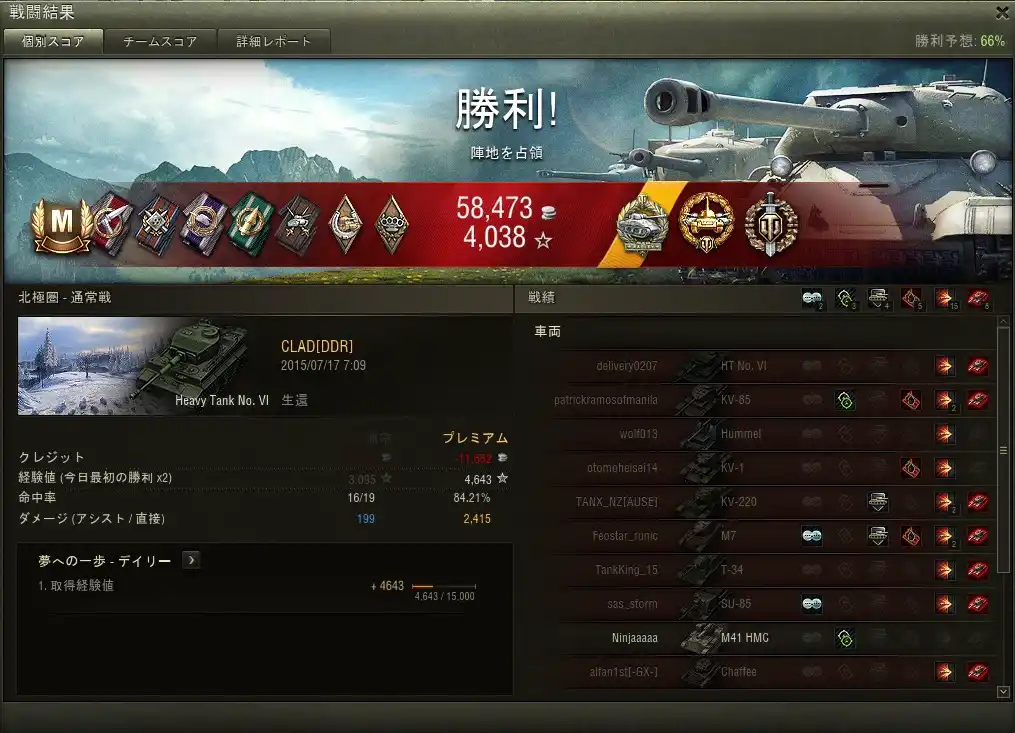Switch to the チームスコア tab
Screen dimensions: 1015x733
point(160,42)
